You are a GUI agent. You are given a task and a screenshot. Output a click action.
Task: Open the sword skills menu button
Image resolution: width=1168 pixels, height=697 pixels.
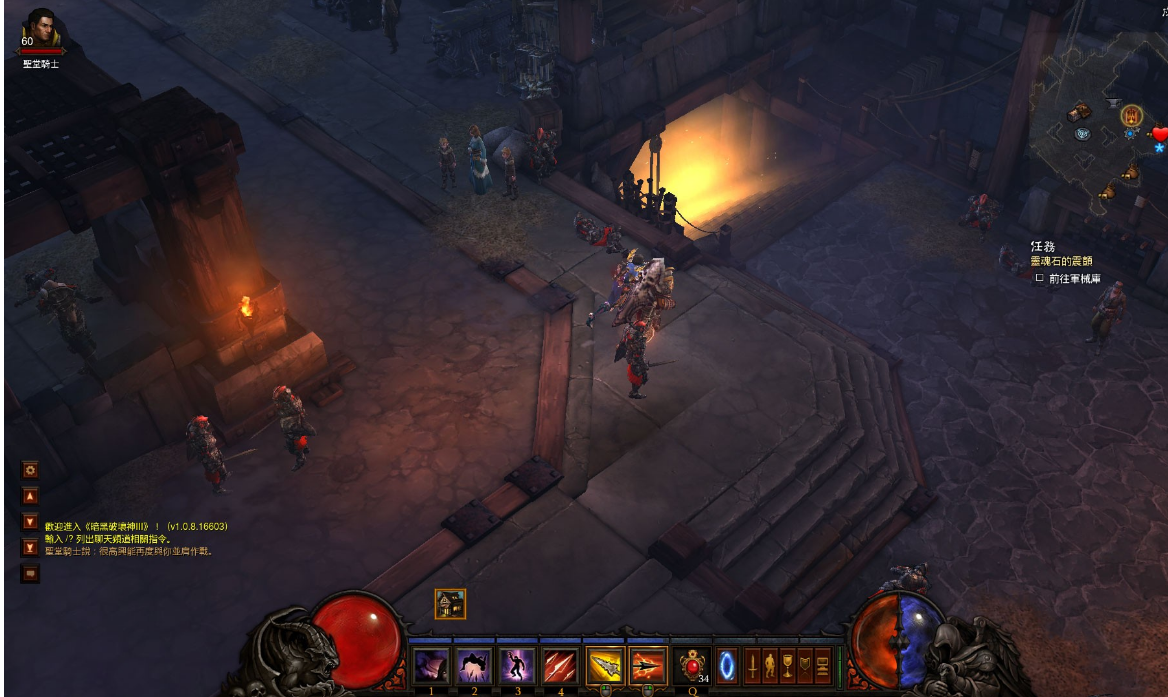753,665
